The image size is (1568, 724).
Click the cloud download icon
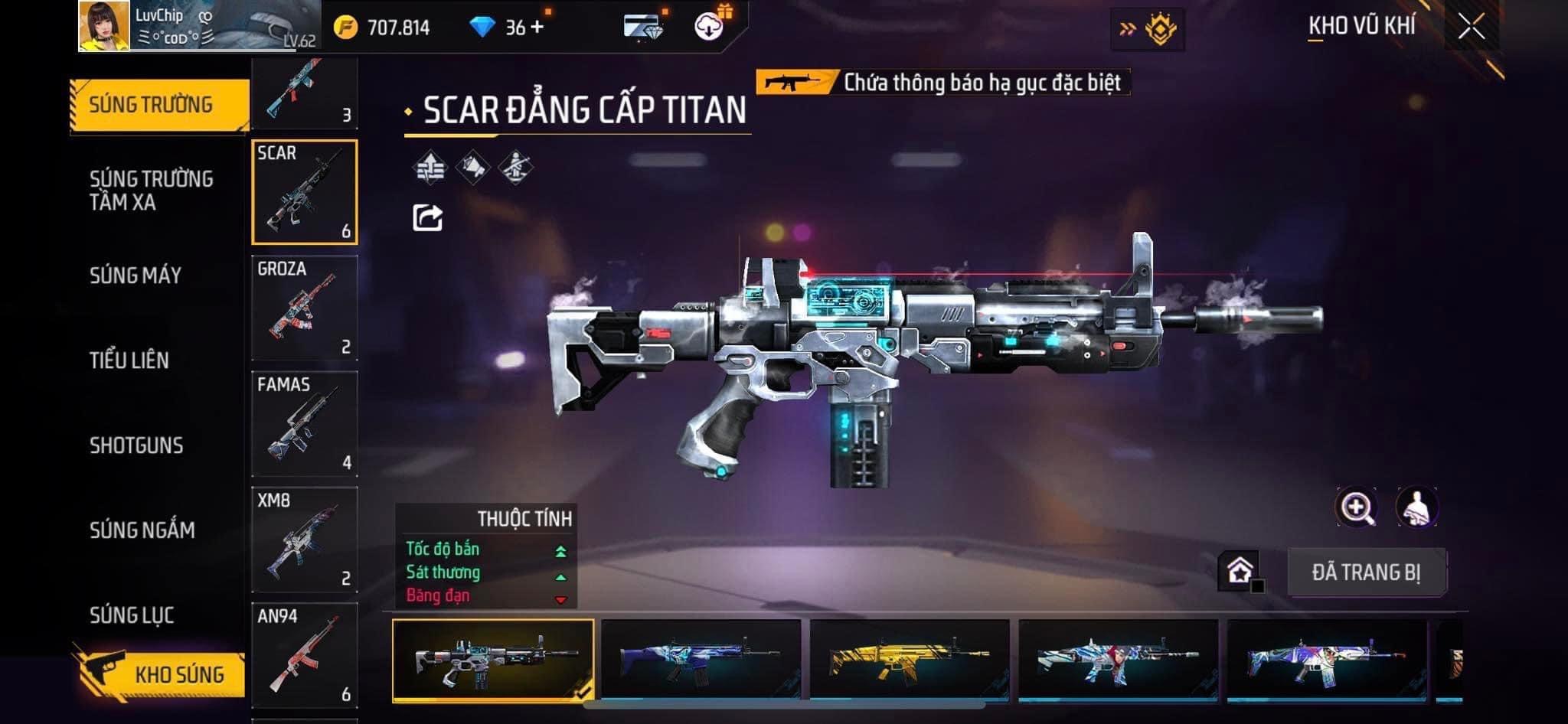(x=709, y=27)
